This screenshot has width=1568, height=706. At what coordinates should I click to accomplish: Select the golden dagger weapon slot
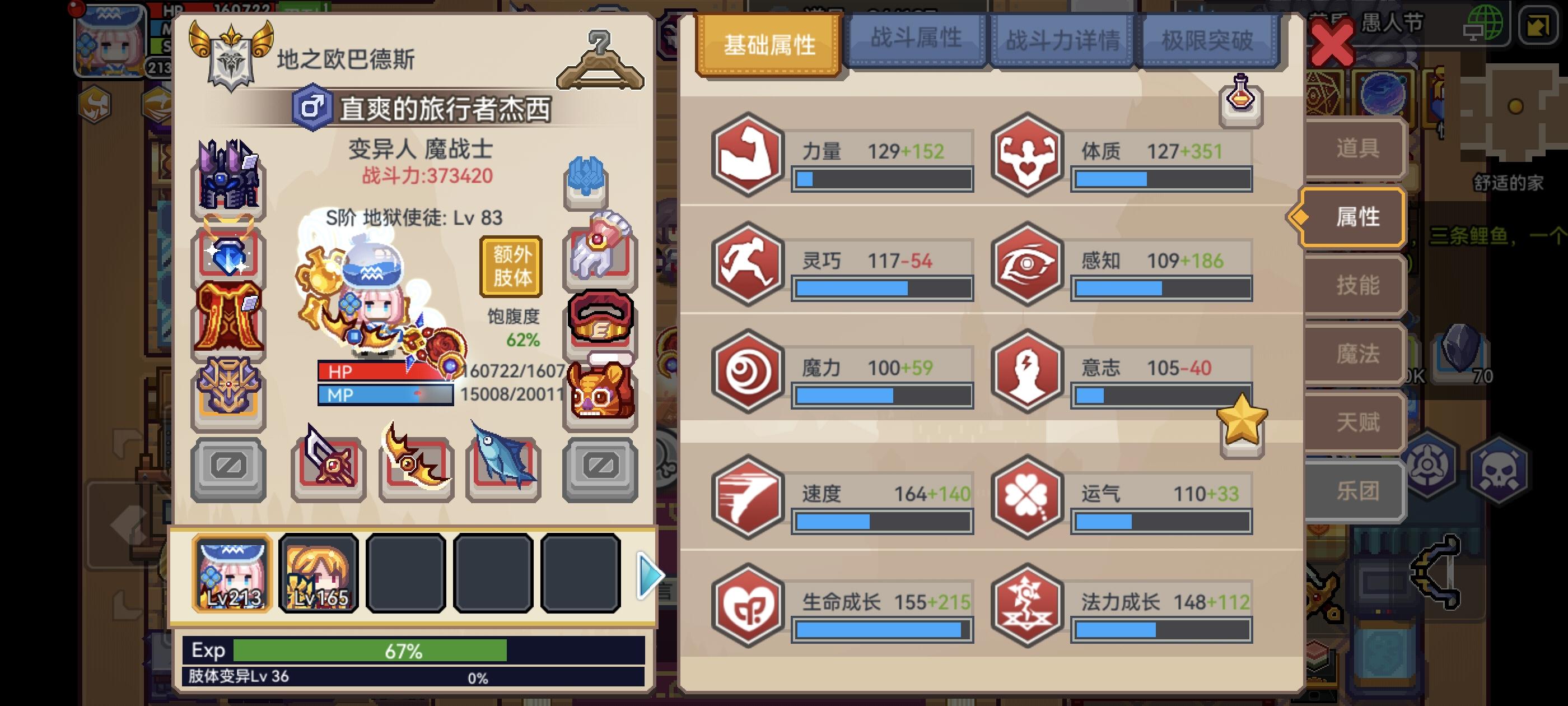coord(414,466)
